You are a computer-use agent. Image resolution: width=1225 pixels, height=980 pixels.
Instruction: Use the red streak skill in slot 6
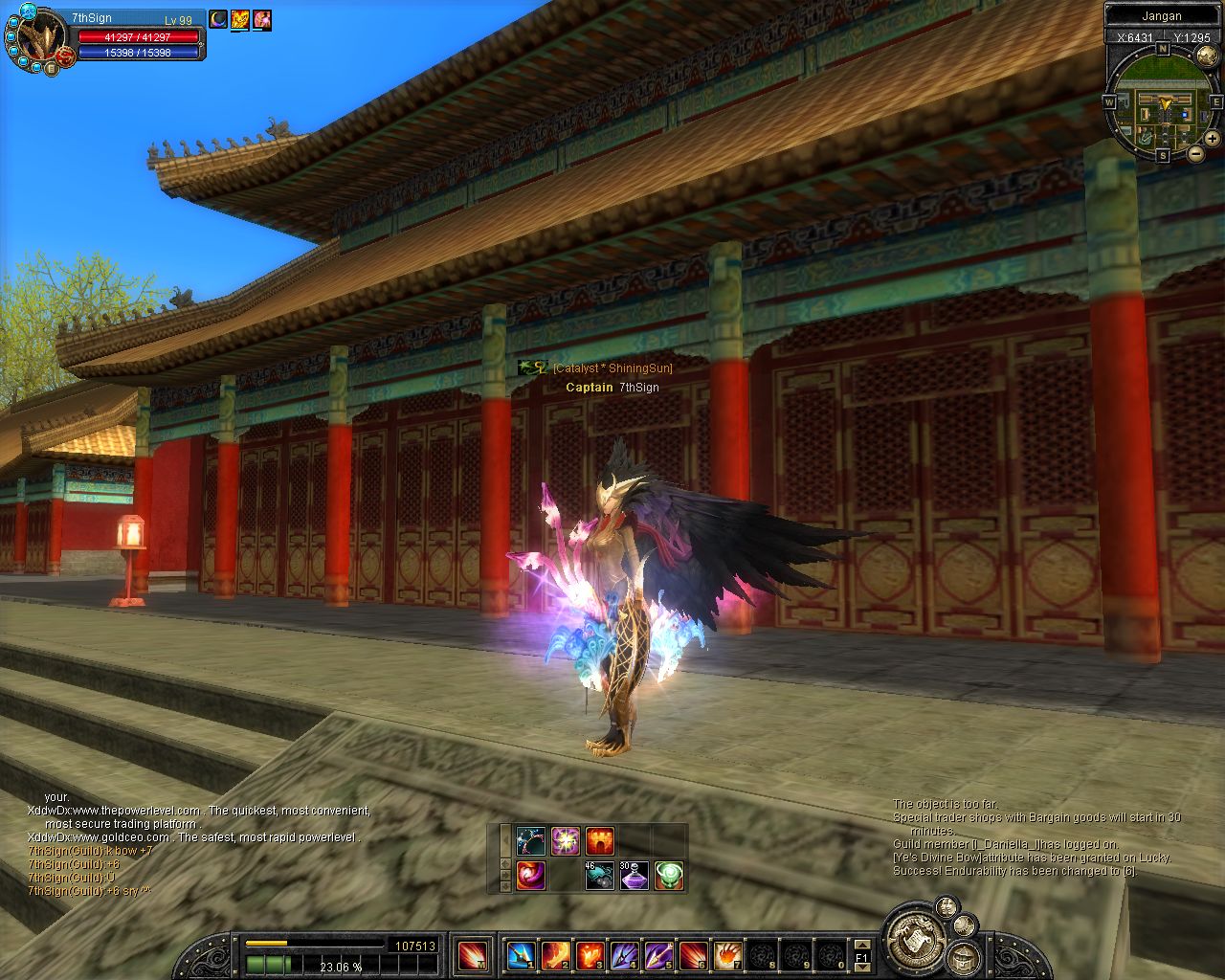coord(693,954)
